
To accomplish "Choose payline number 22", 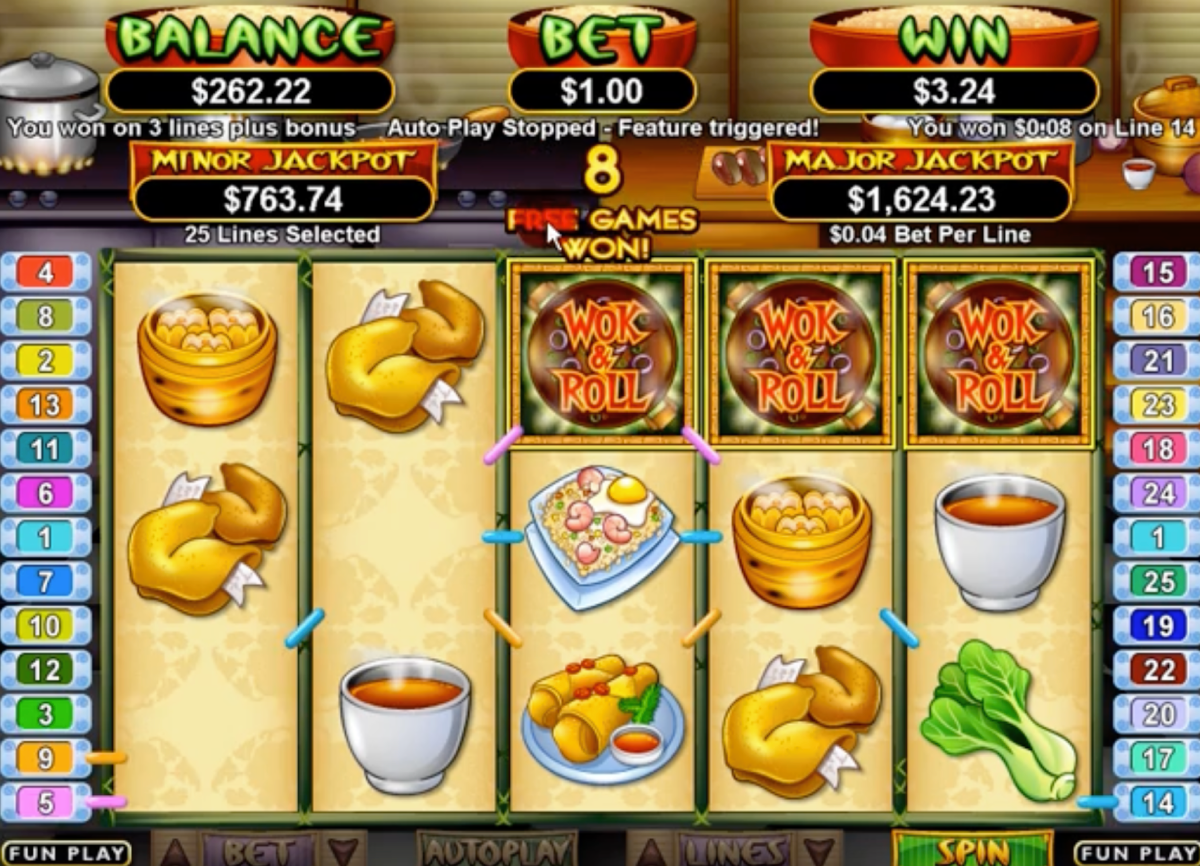I will click(x=1157, y=669).
